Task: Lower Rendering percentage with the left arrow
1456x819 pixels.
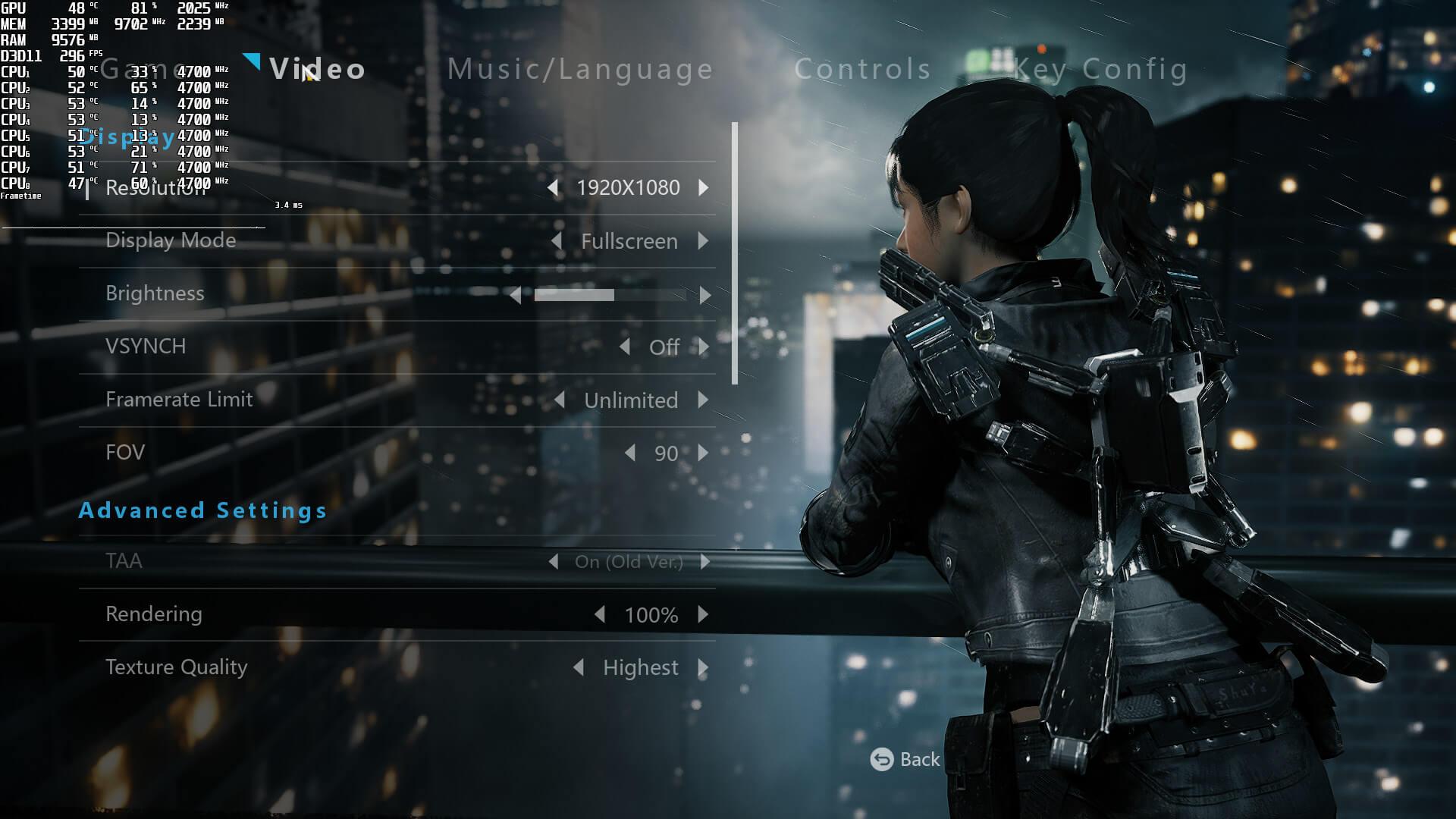Action: 600,614
